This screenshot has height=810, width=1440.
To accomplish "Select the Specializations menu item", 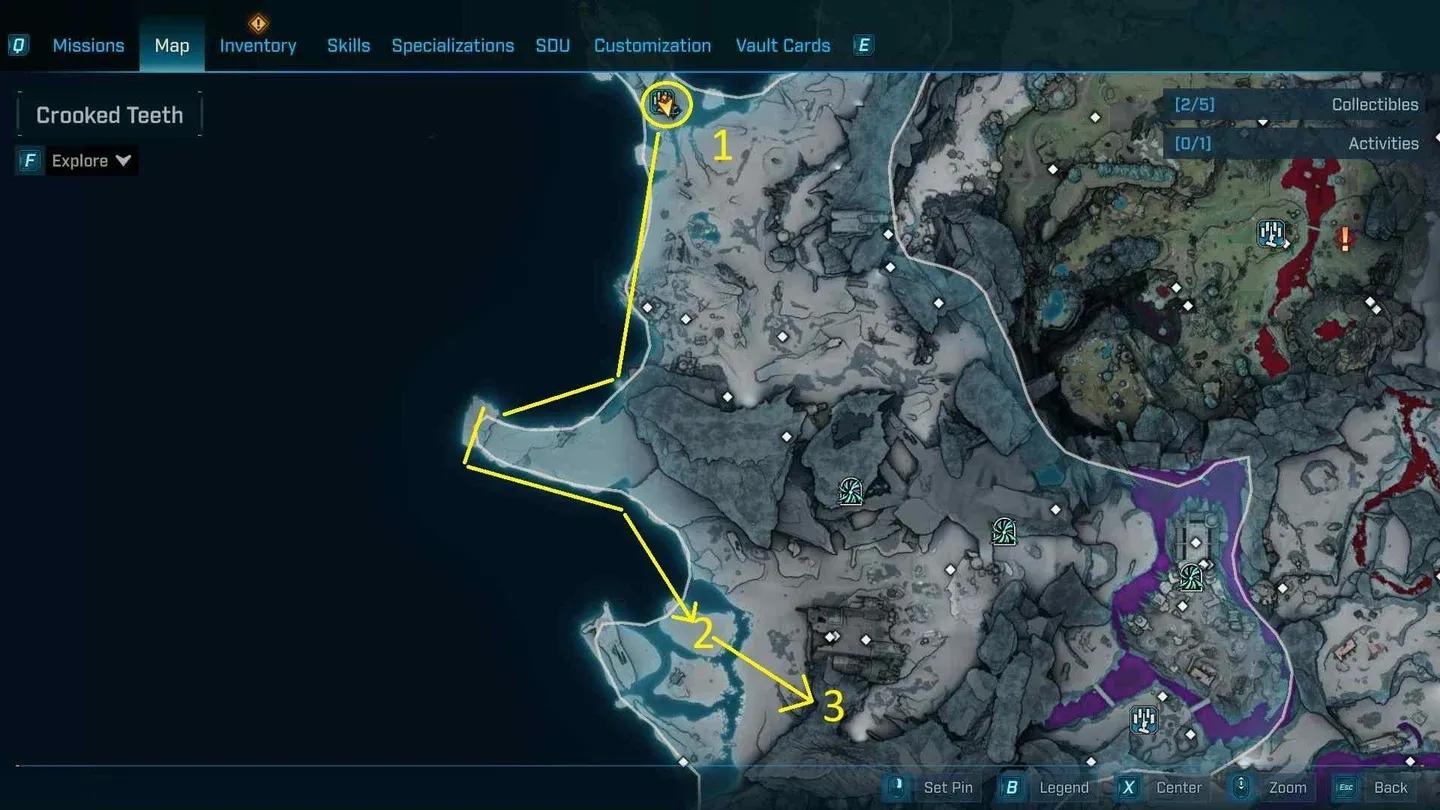I will click(452, 45).
